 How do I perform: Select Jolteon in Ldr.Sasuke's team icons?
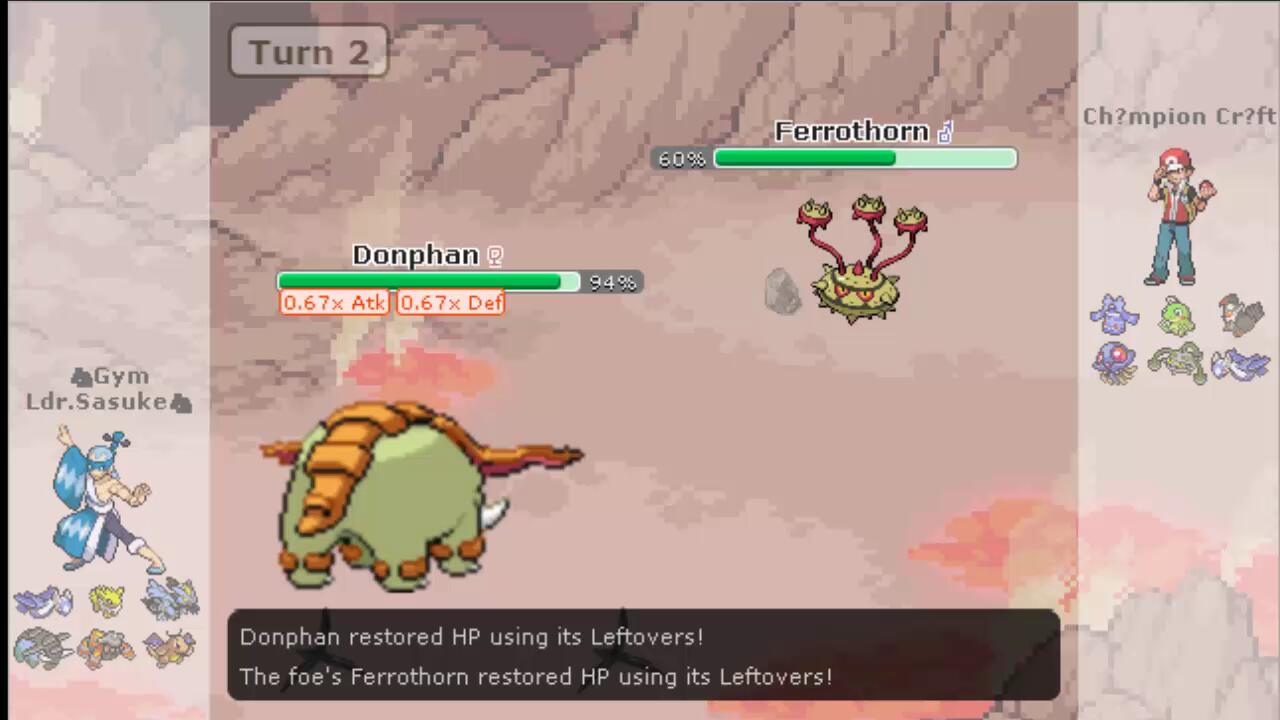click(107, 600)
